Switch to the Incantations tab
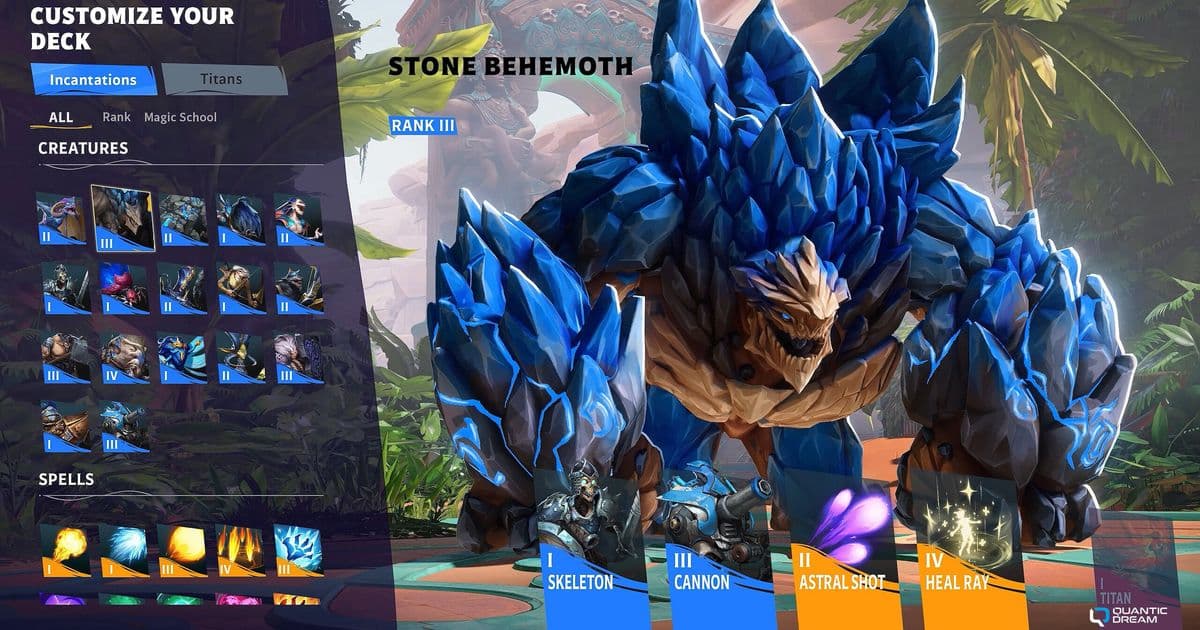This screenshot has height=630, width=1200. point(93,79)
